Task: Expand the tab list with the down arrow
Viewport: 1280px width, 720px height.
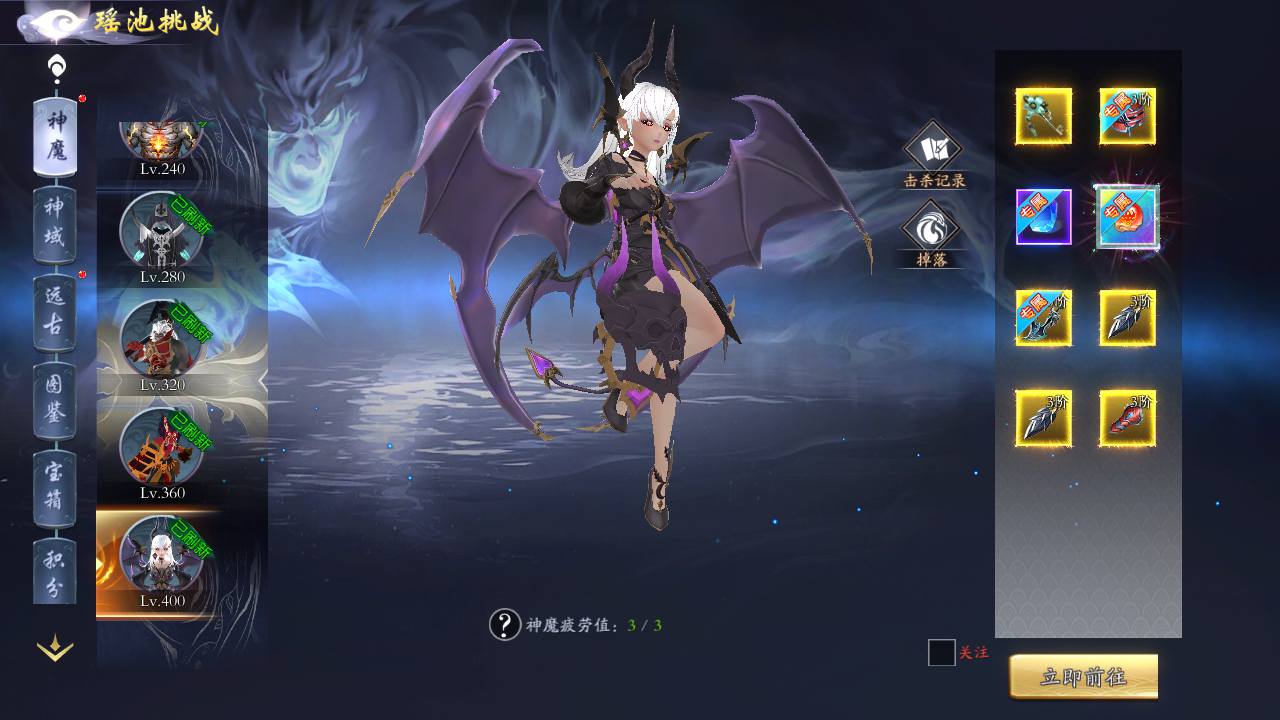Action: [55, 649]
